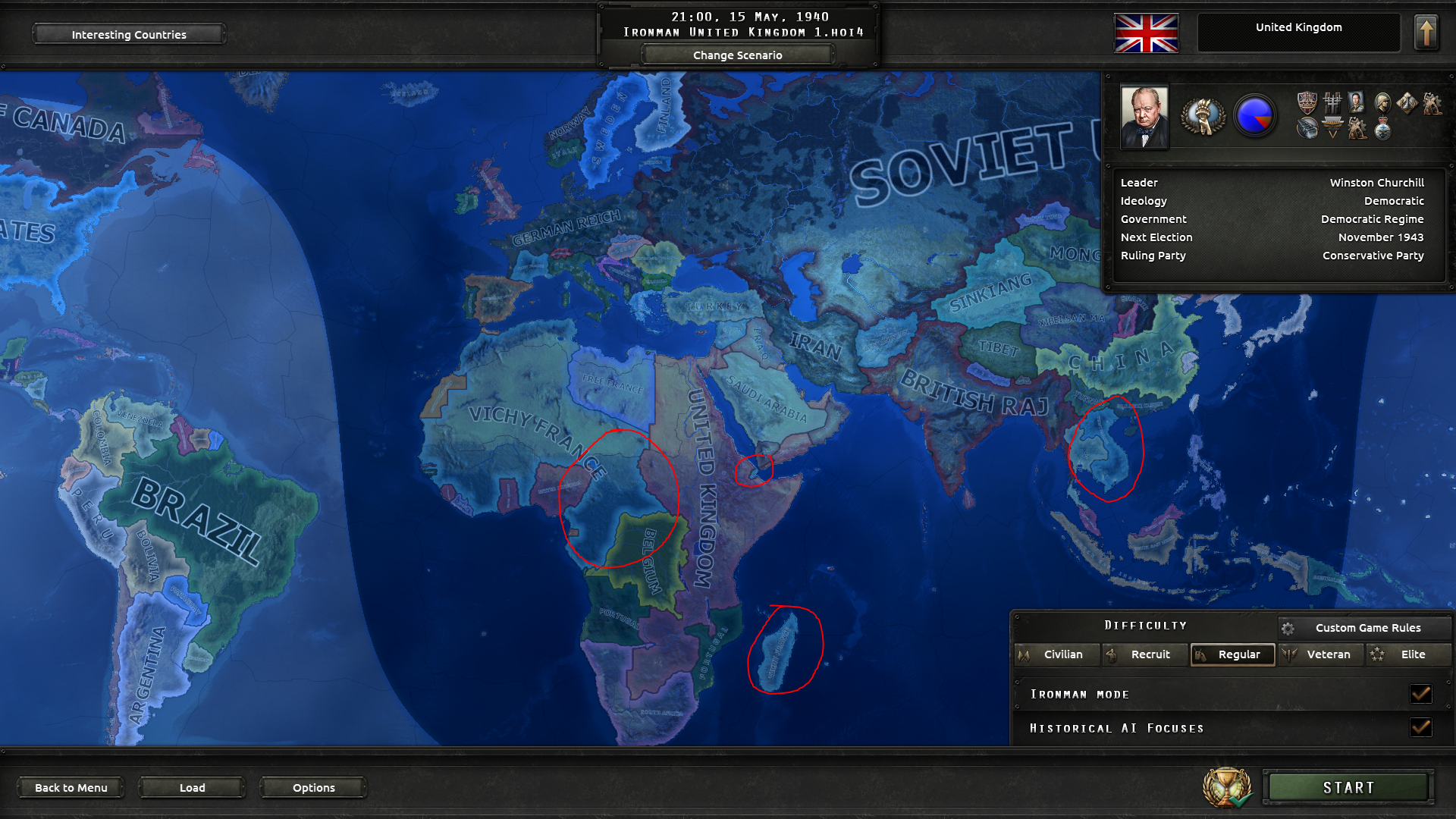1456x819 pixels.
Task: Switch to Civilian difficulty tab
Action: click(x=1057, y=654)
